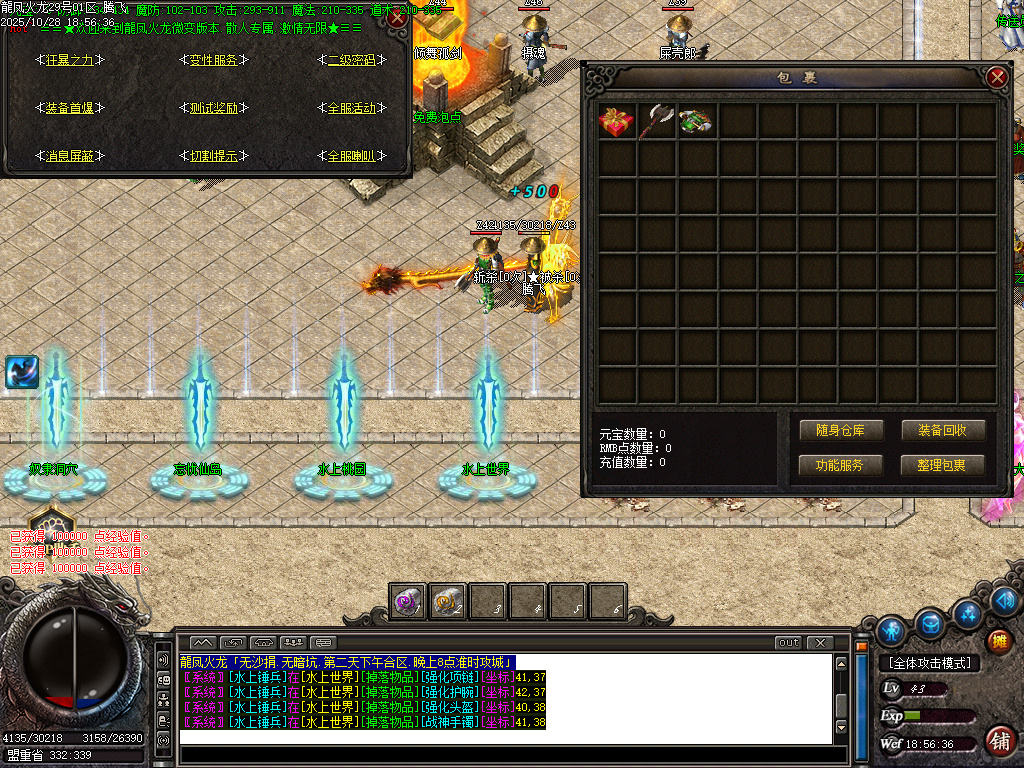Viewport: 1024px width, 768px height.
Task: Click the 'out' button on the chat bar
Action: (x=788, y=642)
